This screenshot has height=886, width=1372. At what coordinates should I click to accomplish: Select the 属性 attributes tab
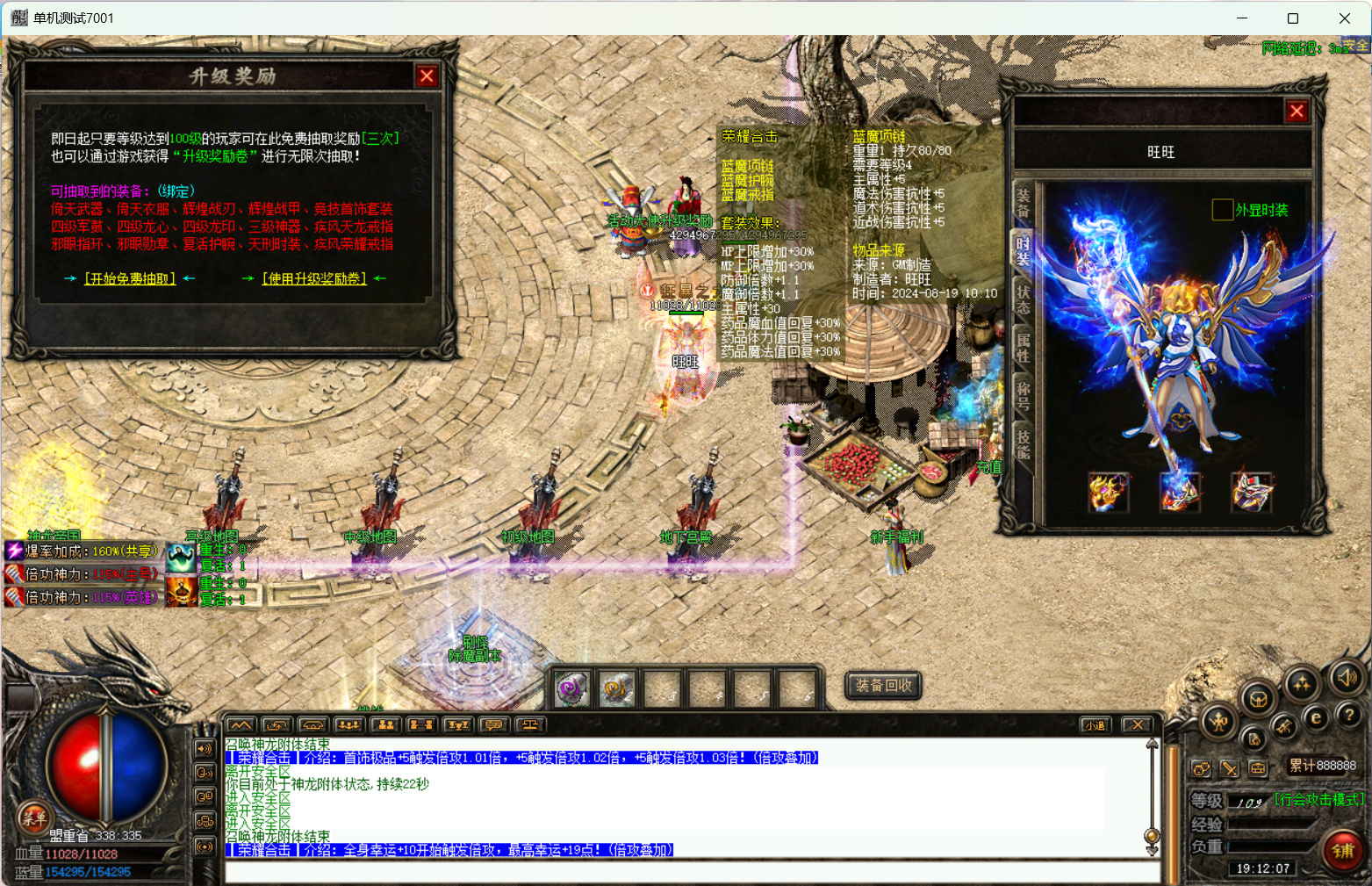point(1023,347)
